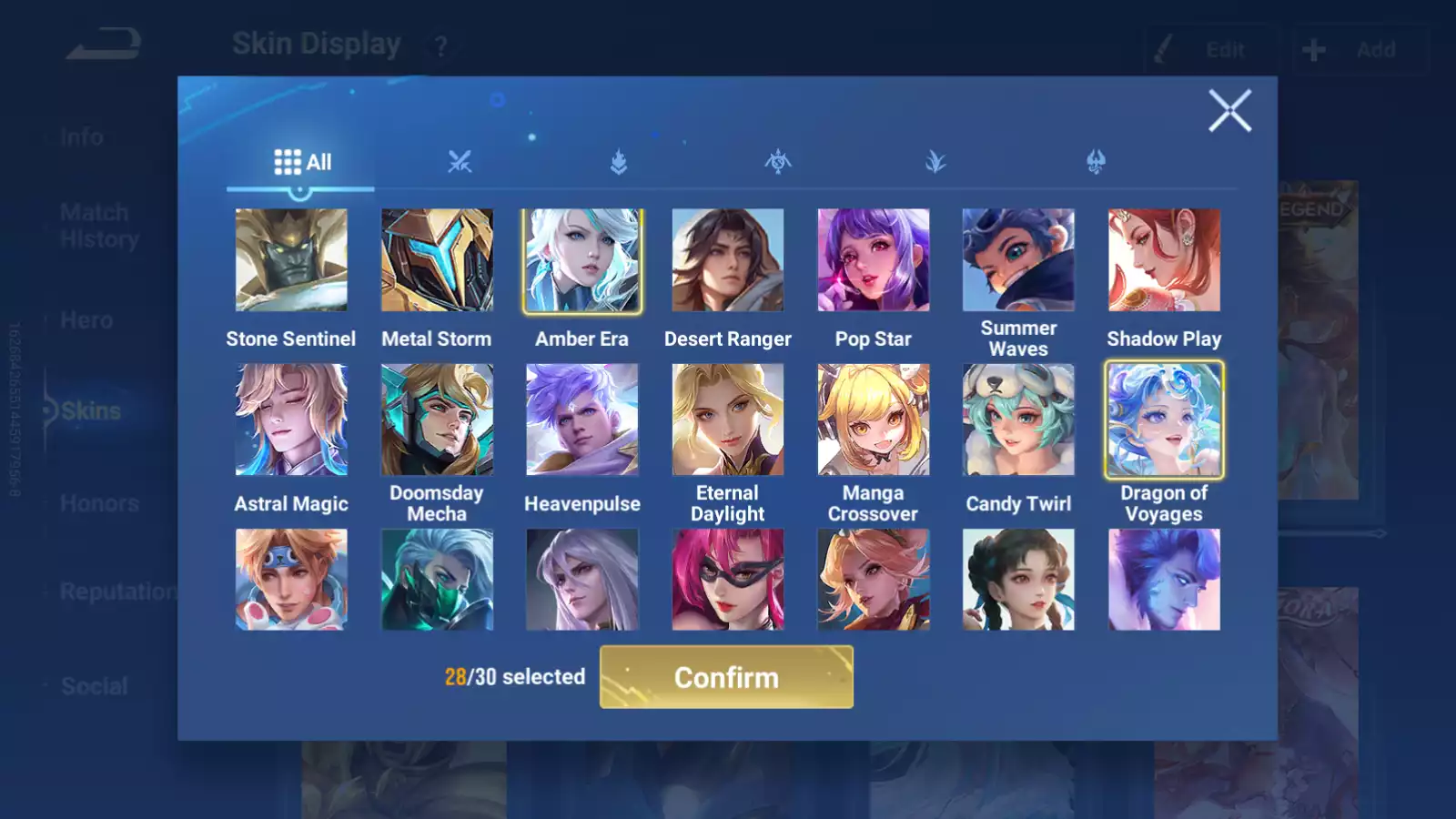Viewport: 1456px width, 819px height.
Task: Click the grid icon inside the All tab
Action: (x=288, y=160)
